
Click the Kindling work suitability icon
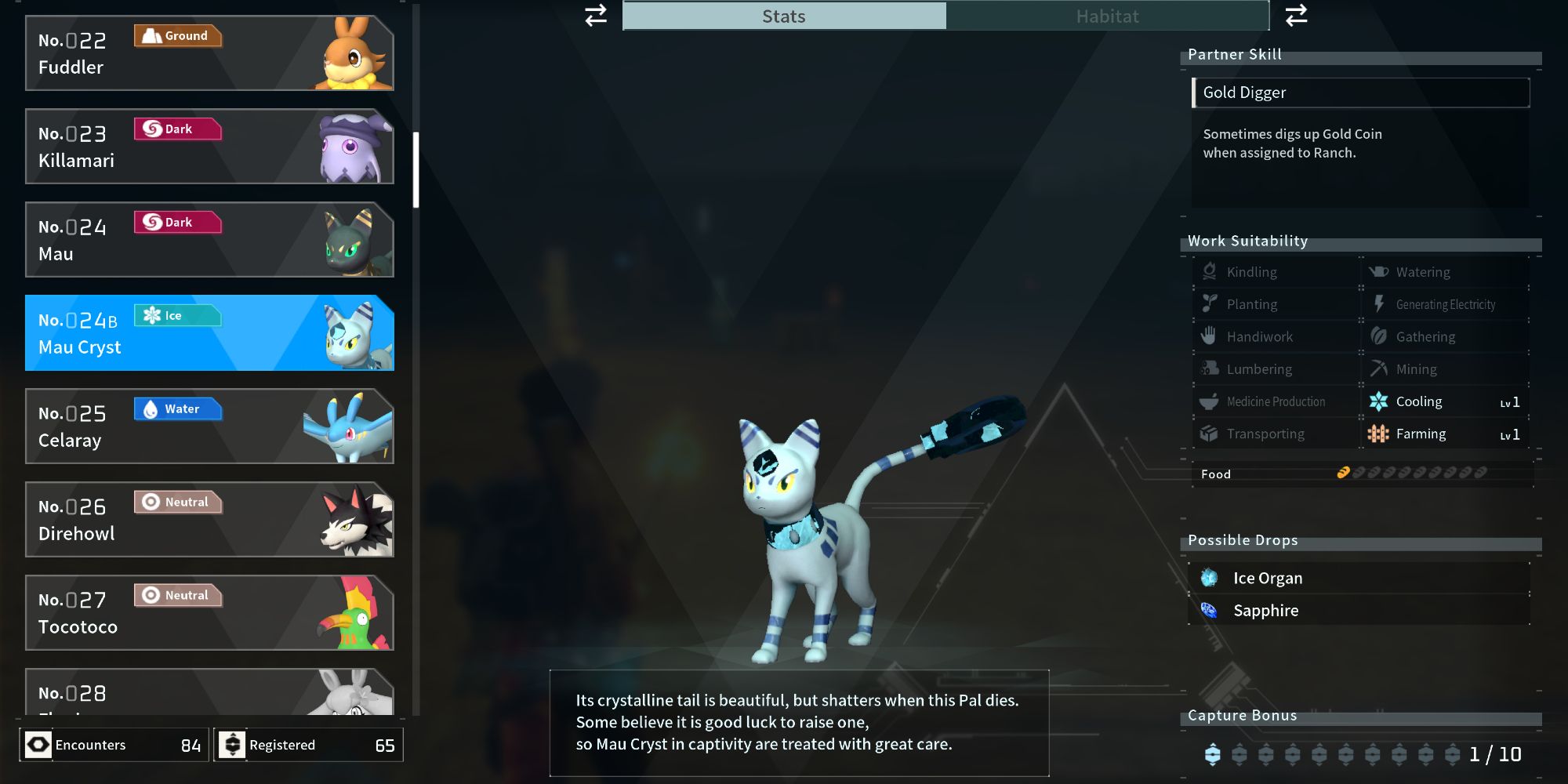1207,271
